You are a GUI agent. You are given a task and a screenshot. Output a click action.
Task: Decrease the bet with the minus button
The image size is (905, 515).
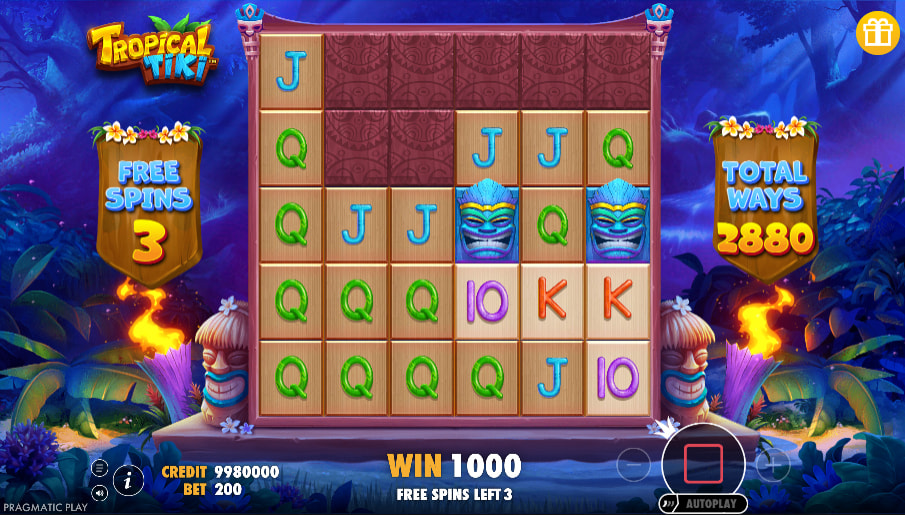click(x=633, y=465)
